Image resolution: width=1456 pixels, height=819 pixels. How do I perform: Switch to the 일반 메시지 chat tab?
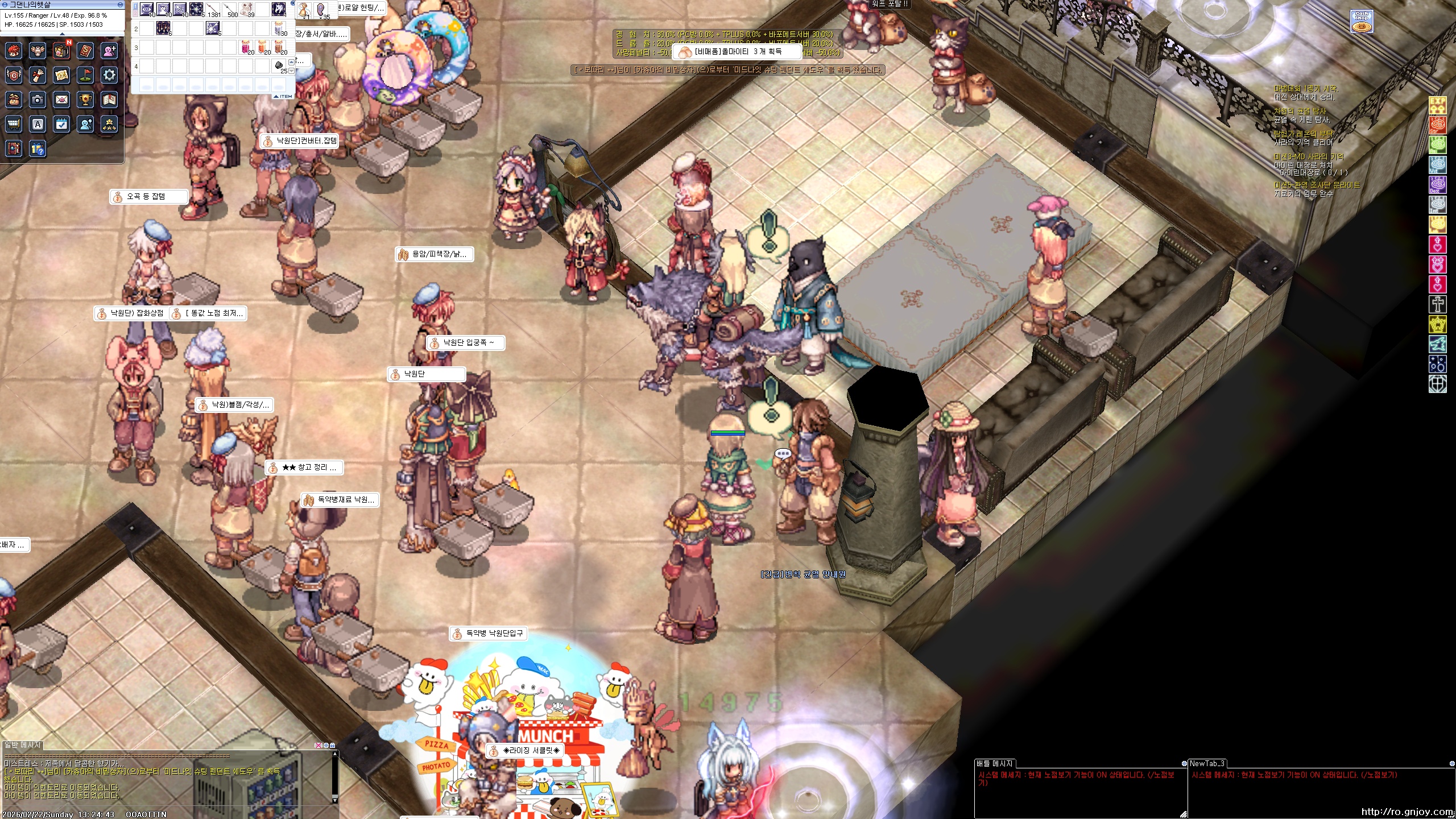click(23, 744)
